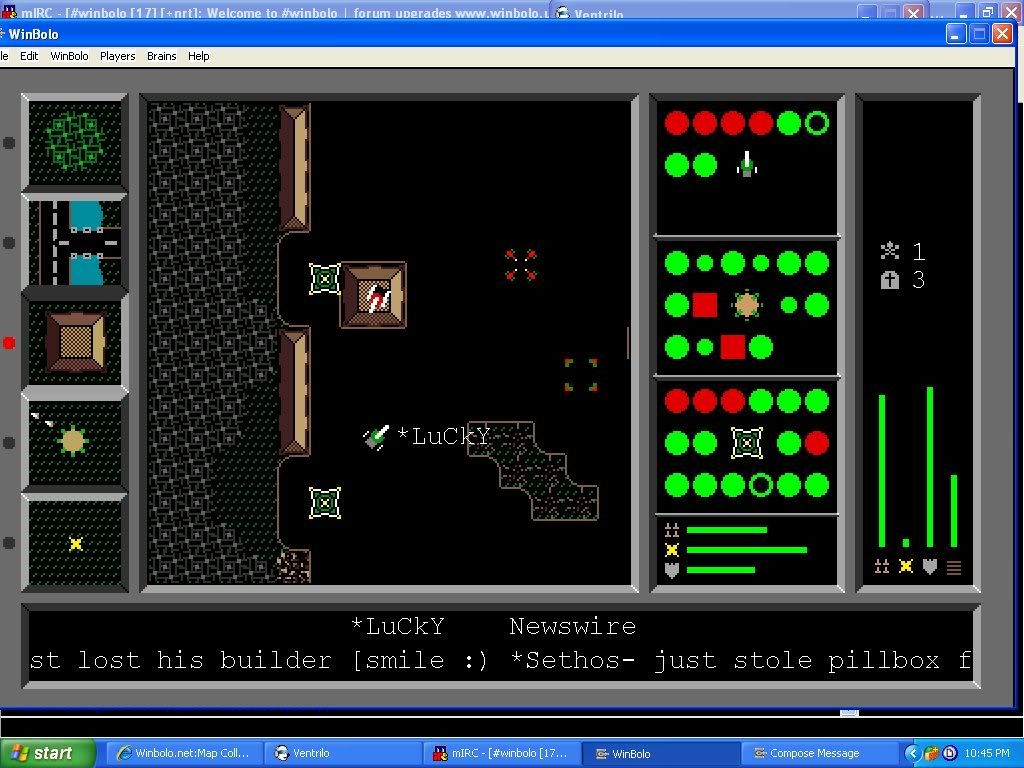The image size is (1024, 768).
Task: Open the Players menu
Action: pos(117,56)
